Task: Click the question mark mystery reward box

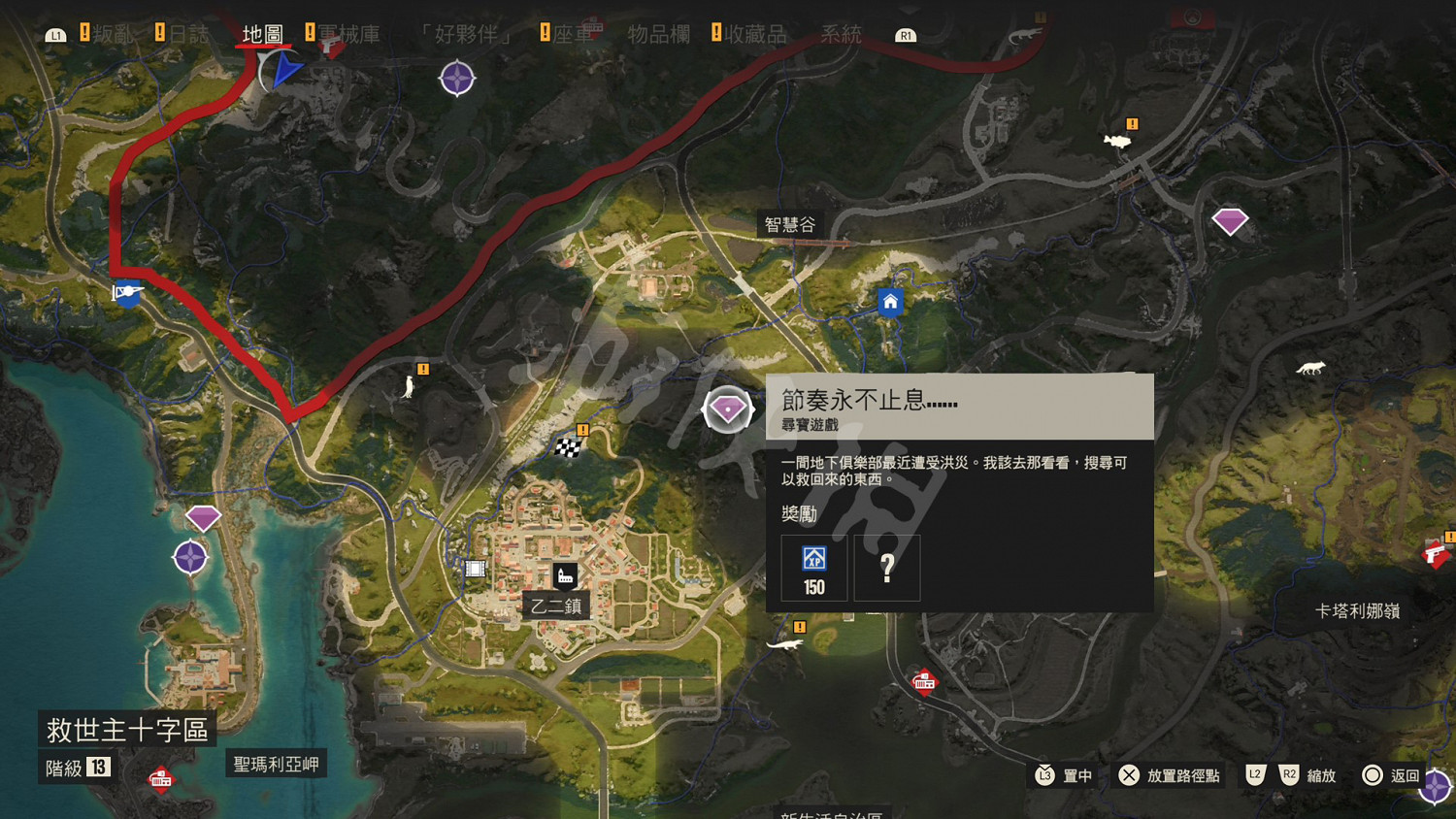Action: [x=886, y=567]
